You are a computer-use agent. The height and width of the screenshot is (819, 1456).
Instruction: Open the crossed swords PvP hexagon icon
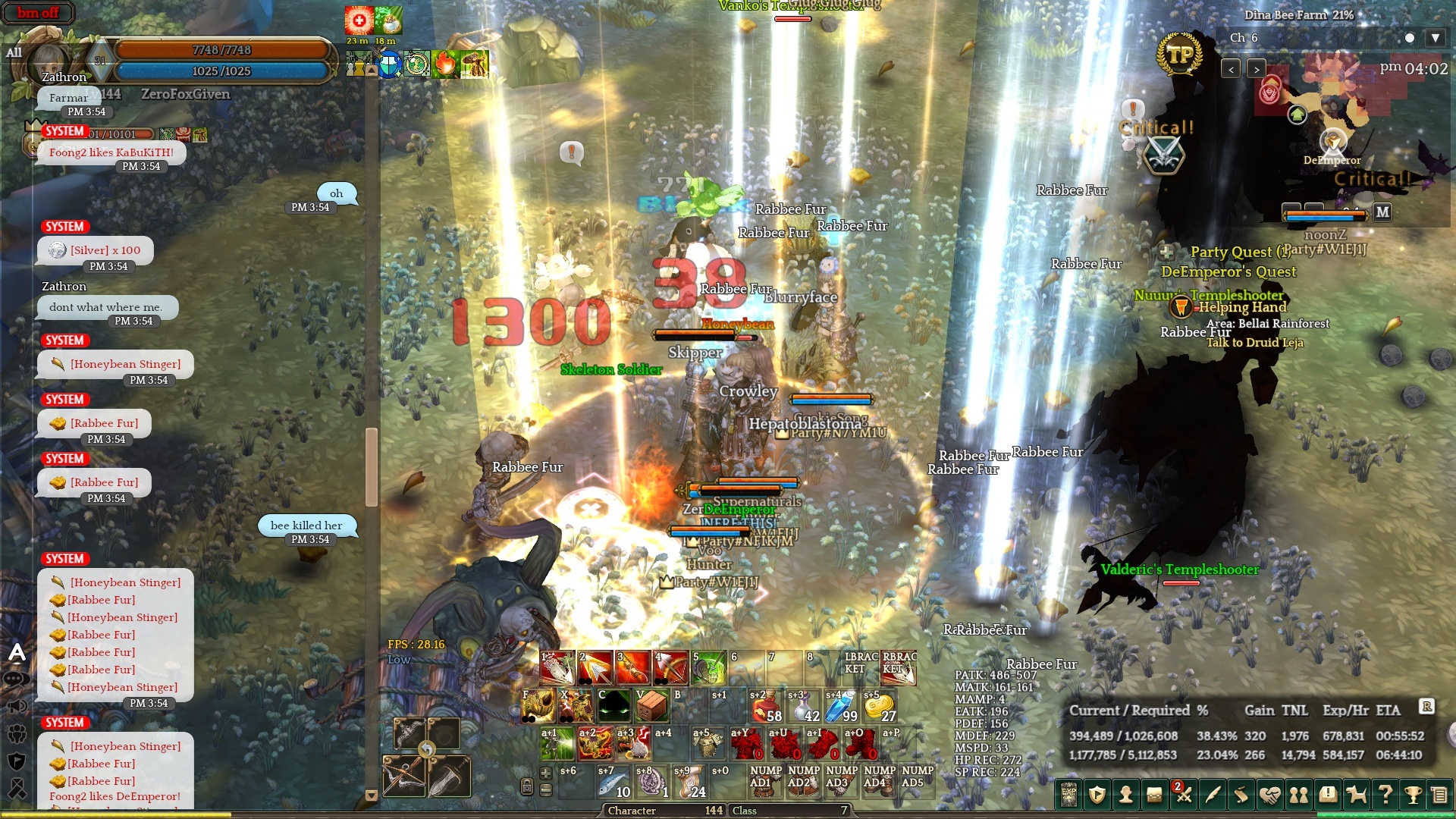point(1164,155)
